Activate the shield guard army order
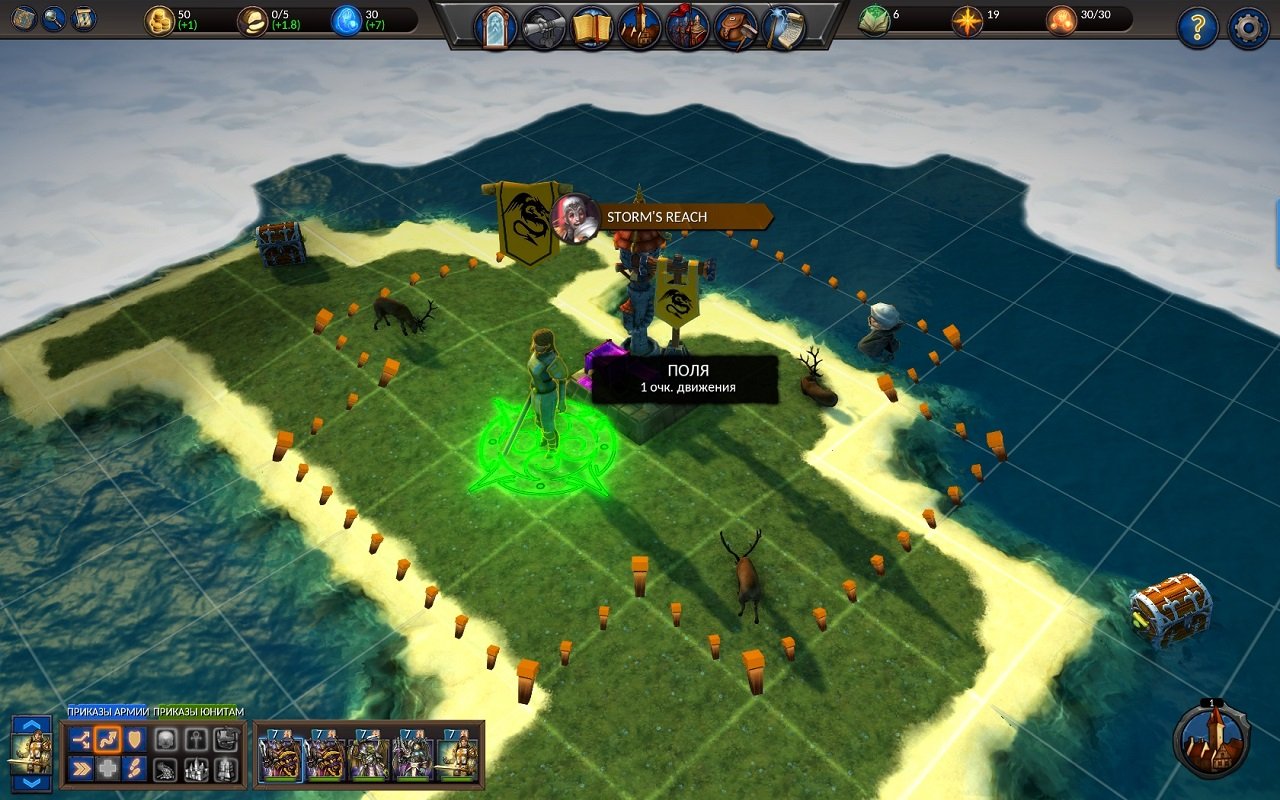 tap(135, 739)
